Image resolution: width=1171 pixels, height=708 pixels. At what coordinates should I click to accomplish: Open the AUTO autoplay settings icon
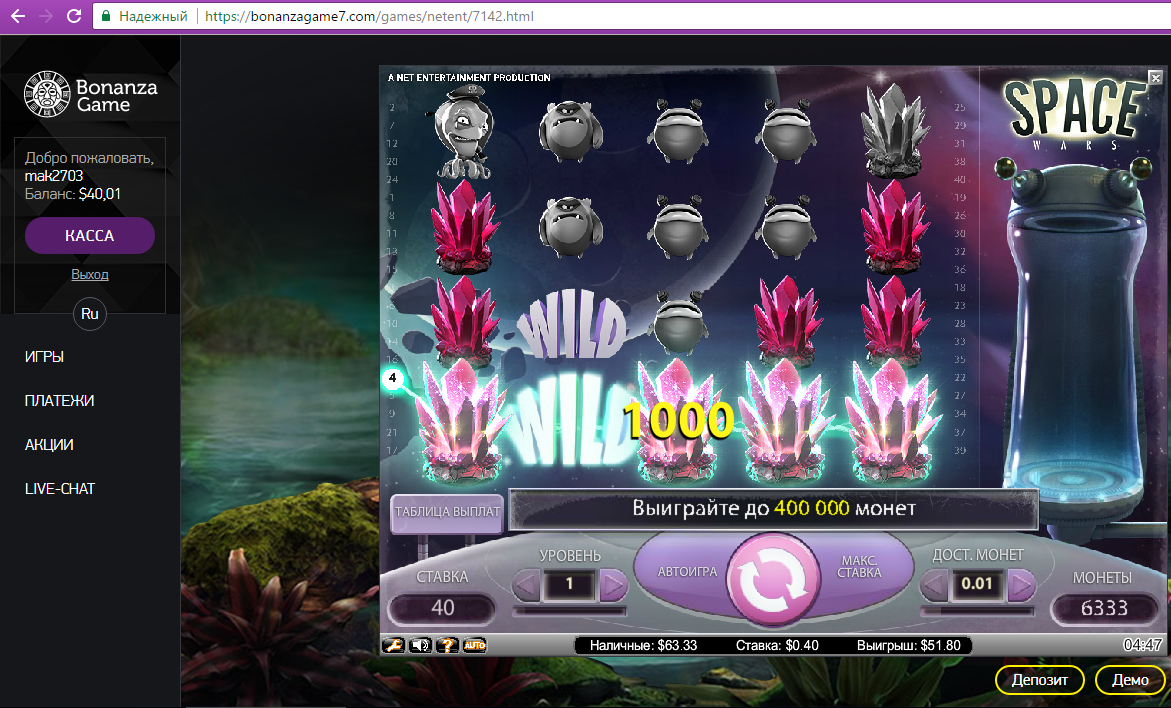pos(474,646)
